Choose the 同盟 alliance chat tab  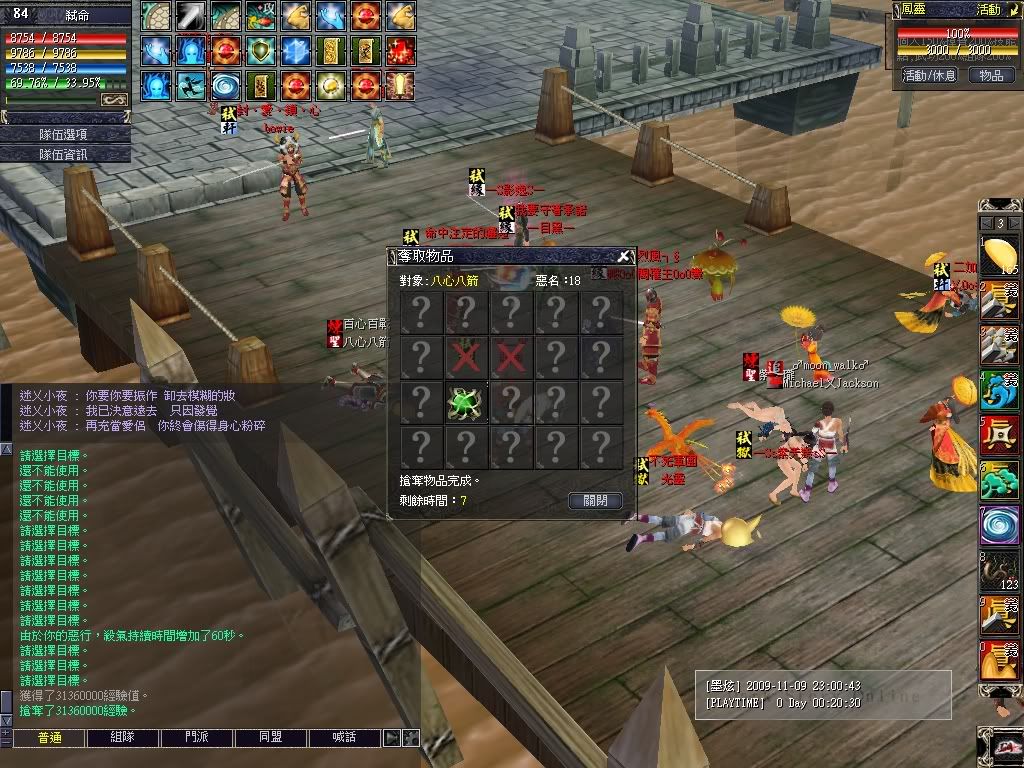pos(271,738)
